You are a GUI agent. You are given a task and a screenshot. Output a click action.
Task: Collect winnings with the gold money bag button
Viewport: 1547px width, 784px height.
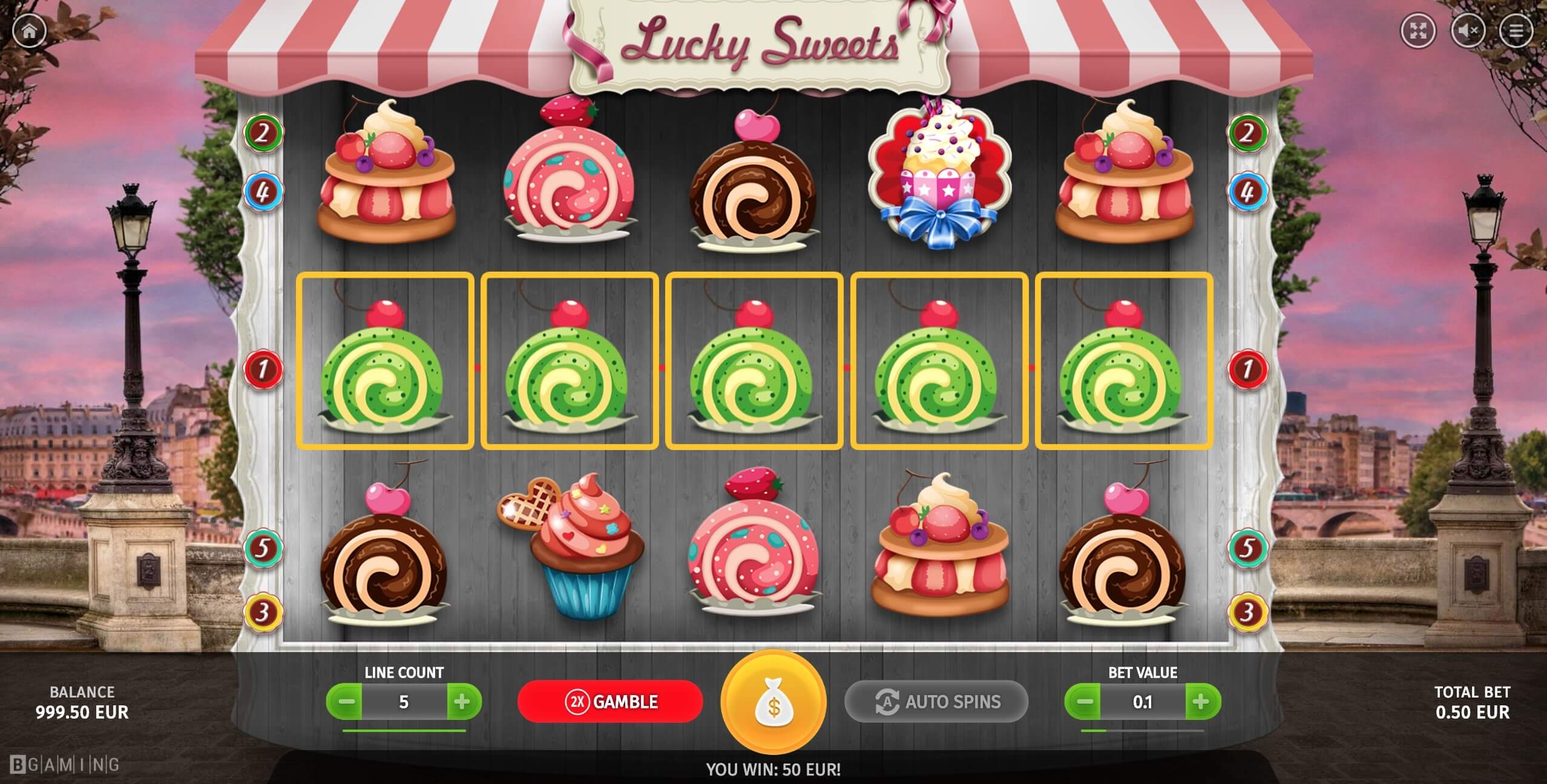click(773, 703)
